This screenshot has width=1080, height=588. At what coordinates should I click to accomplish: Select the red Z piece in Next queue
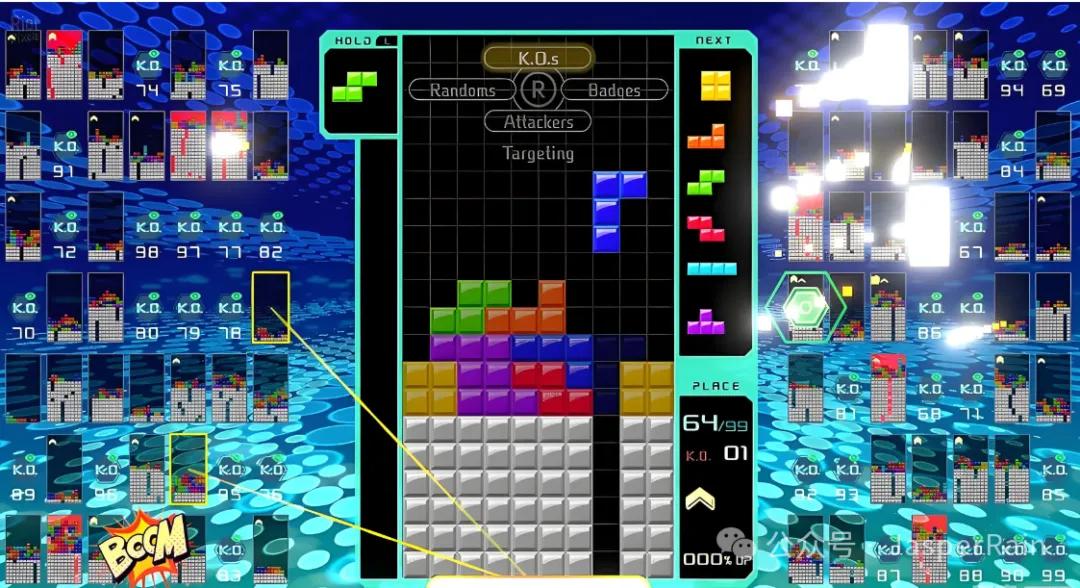[x=706, y=228]
